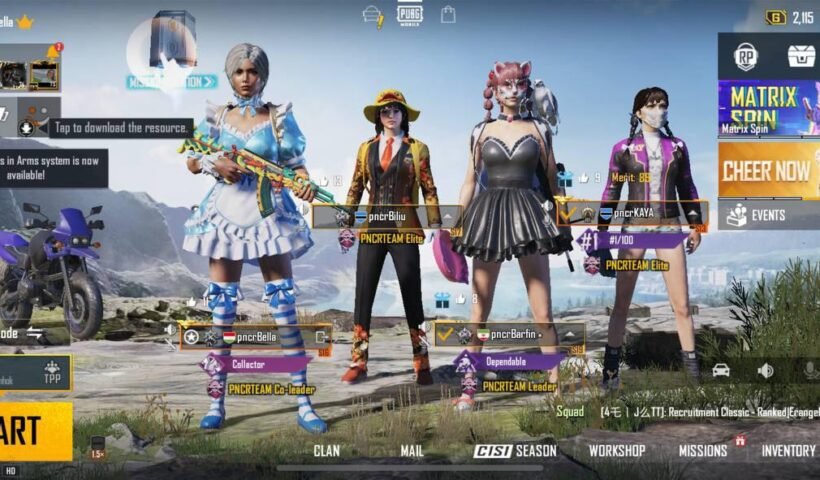Image resolution: width=820 pixels, height=480 pixels.
Task: Open the vehicle car icon
Action: coord(720,370)
